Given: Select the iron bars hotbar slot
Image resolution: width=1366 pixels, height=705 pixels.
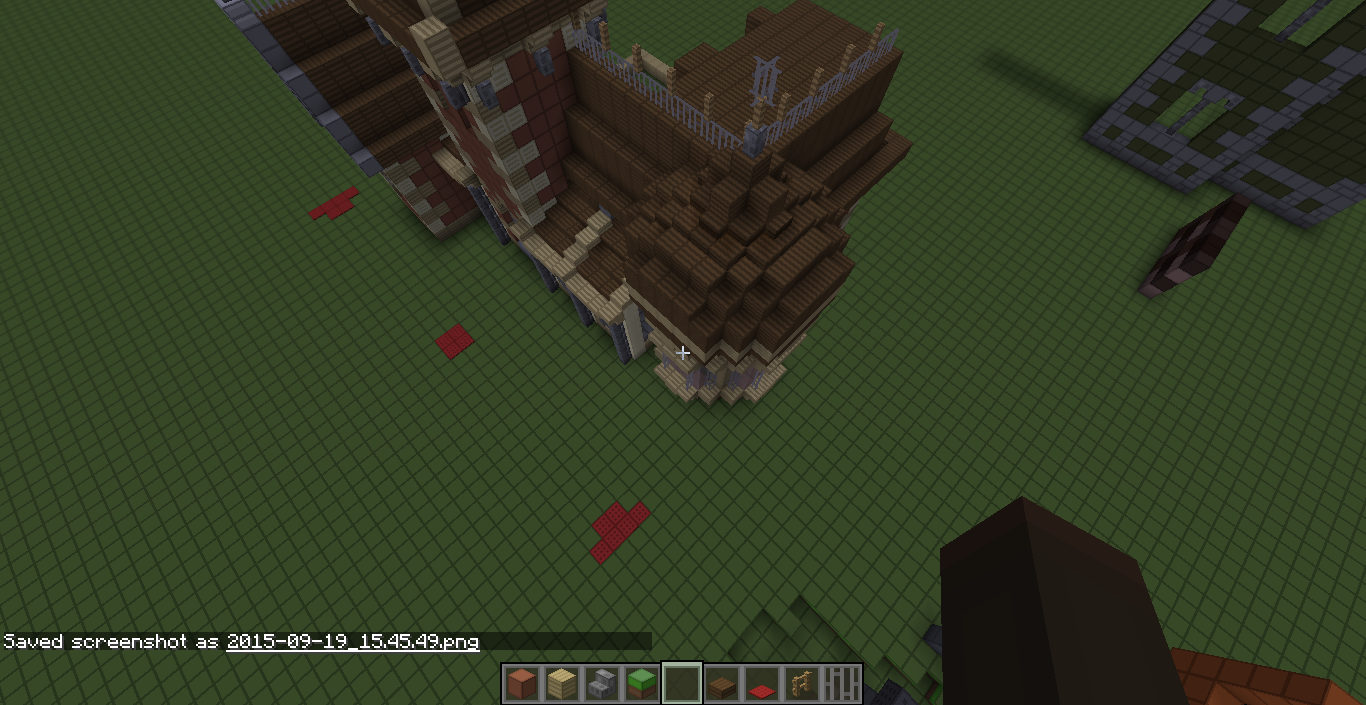Looking at the screenshot, I should (842, 684).
